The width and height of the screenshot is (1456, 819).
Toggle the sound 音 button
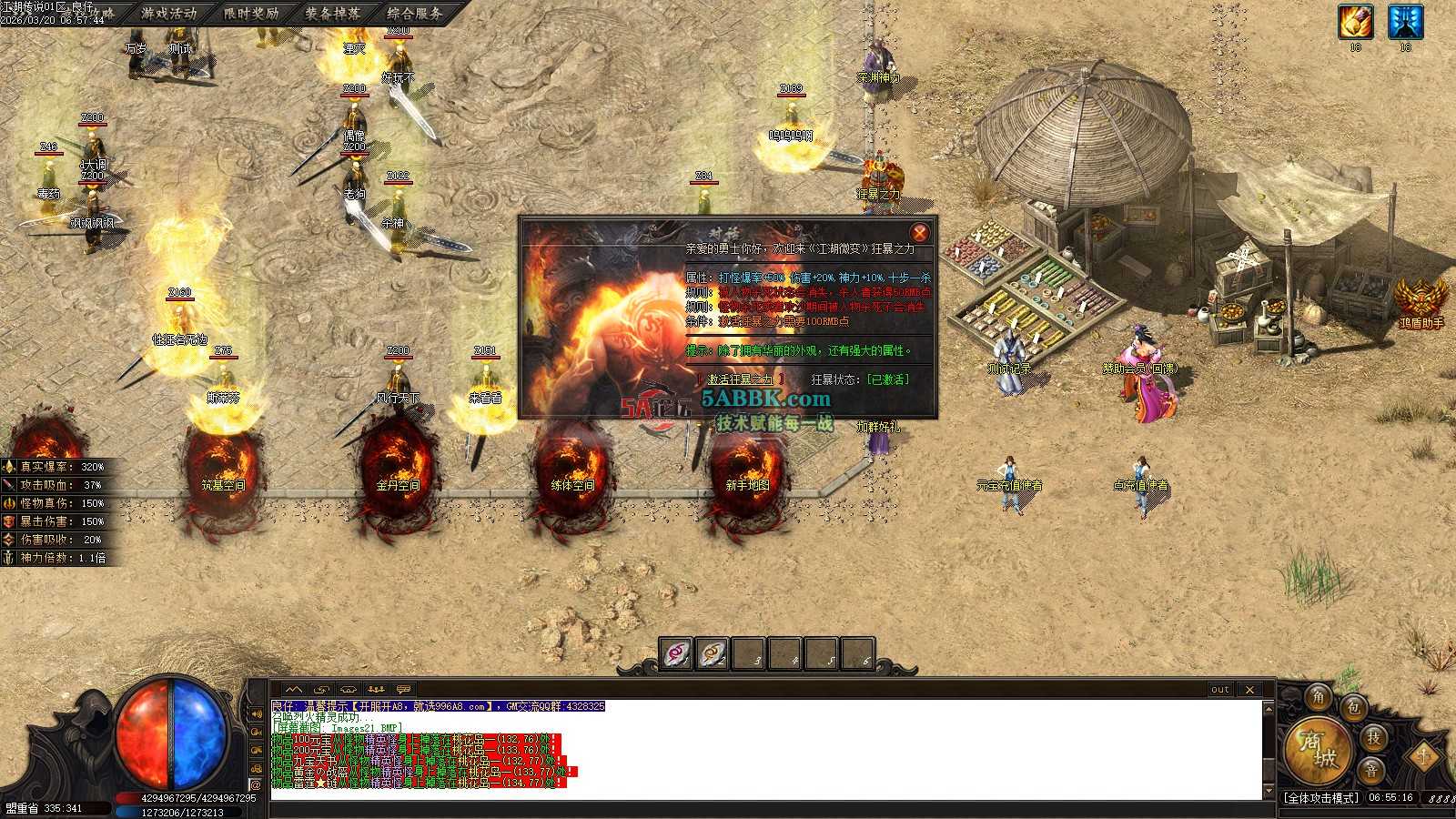(1370, 770)
